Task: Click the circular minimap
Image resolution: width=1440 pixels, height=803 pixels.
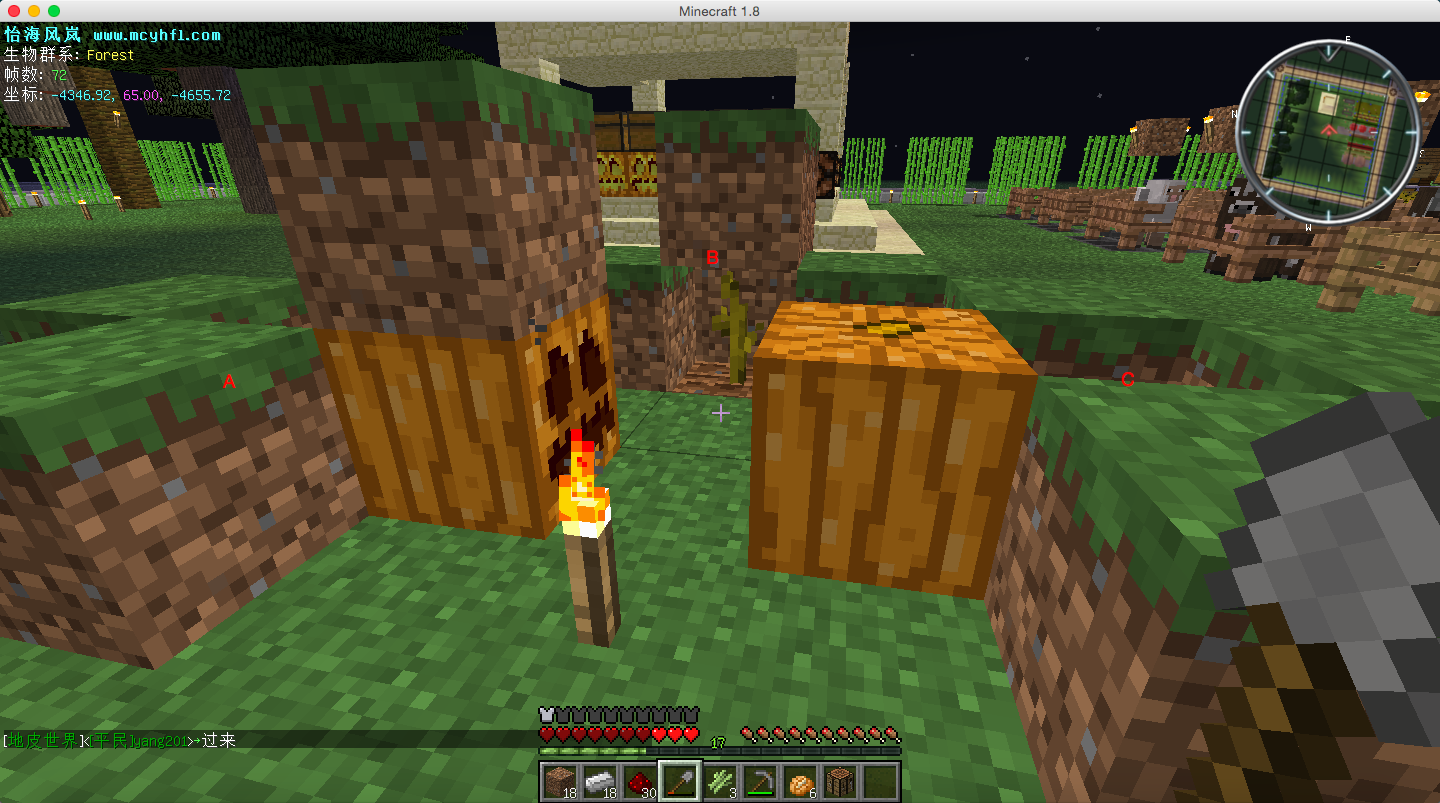Action: [x=1328, y=129]
